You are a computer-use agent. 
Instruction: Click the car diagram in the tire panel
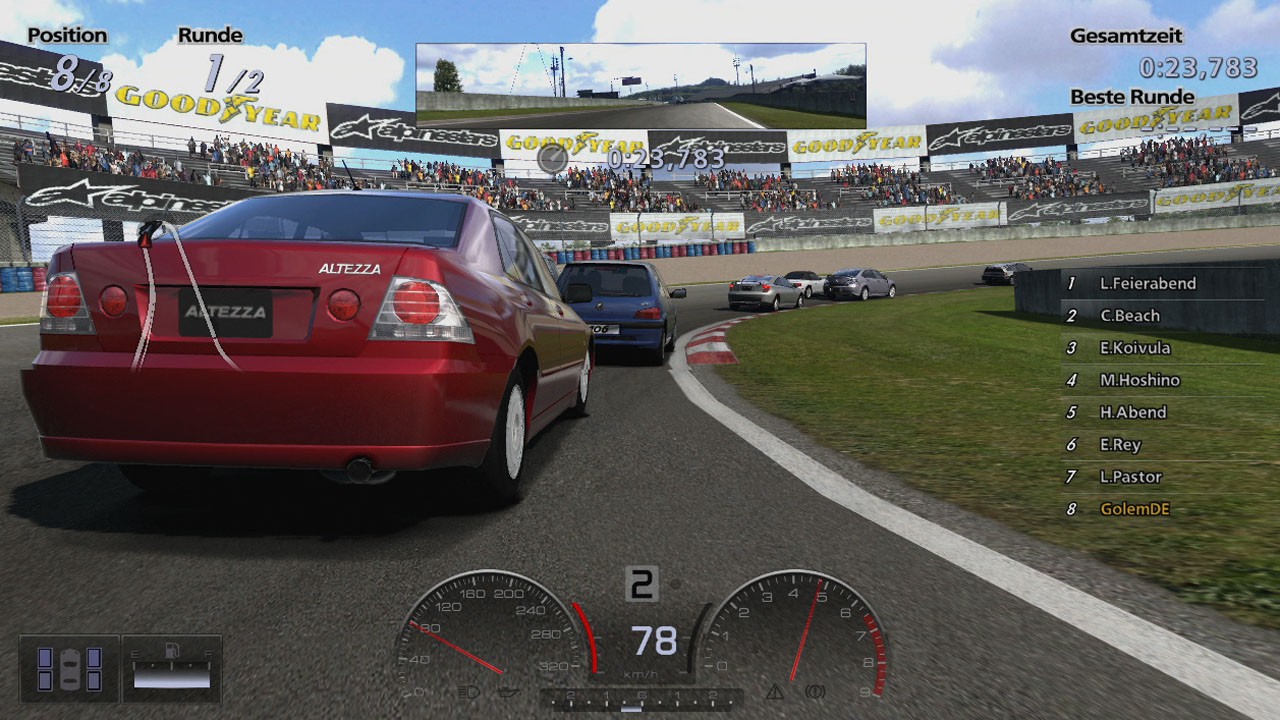pos(68,668)
